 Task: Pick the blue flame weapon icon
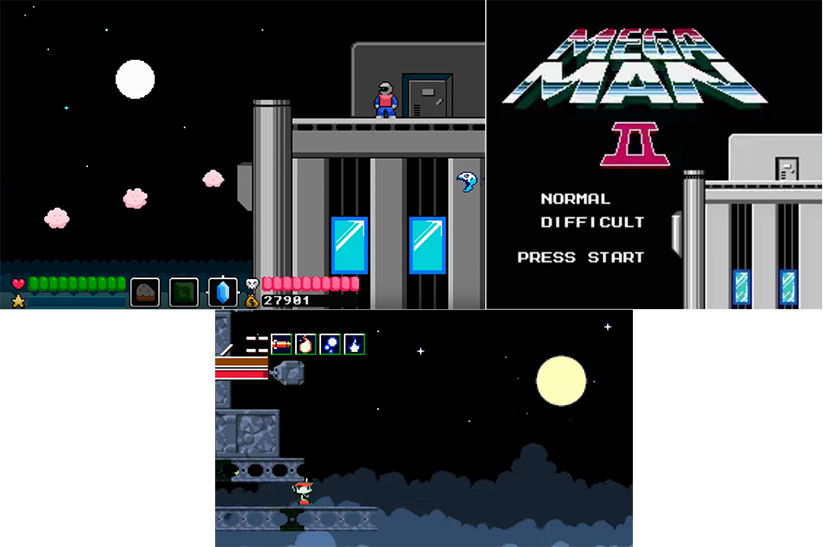[353, 345]
